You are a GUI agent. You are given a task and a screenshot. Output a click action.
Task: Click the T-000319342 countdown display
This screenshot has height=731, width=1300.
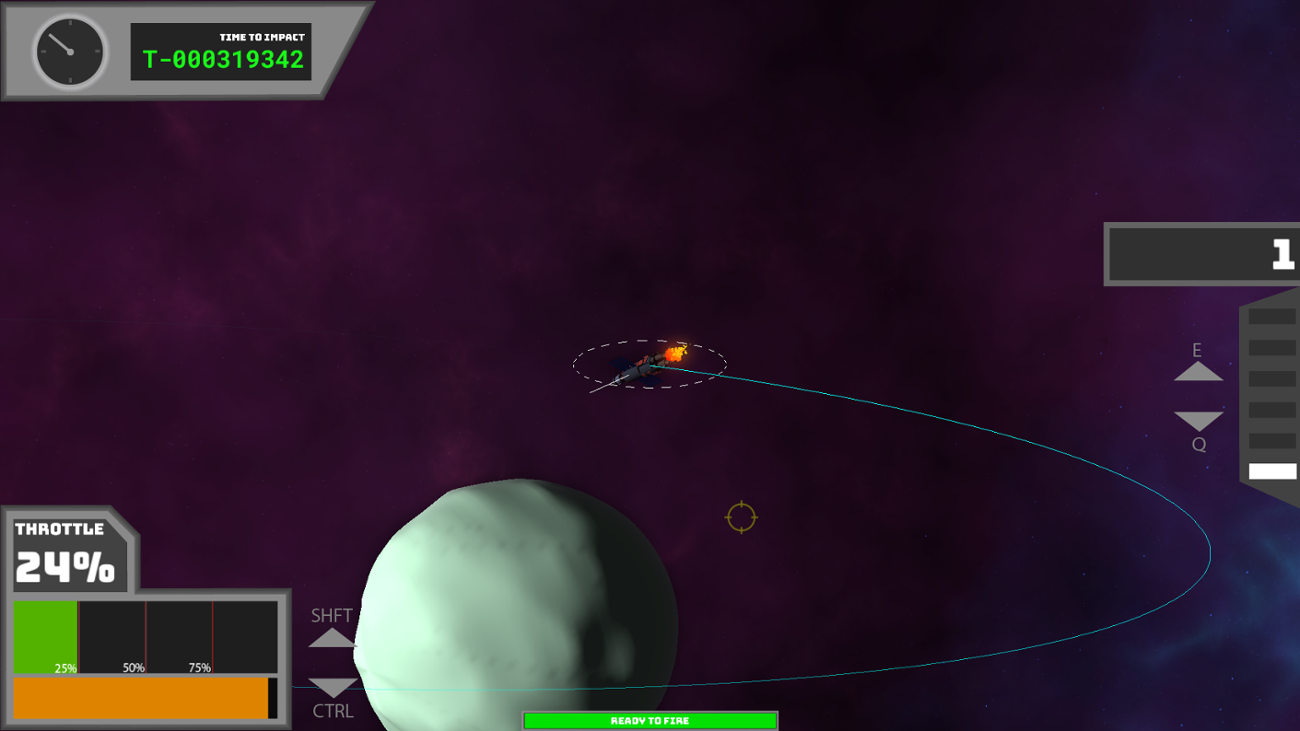point(221,60)
